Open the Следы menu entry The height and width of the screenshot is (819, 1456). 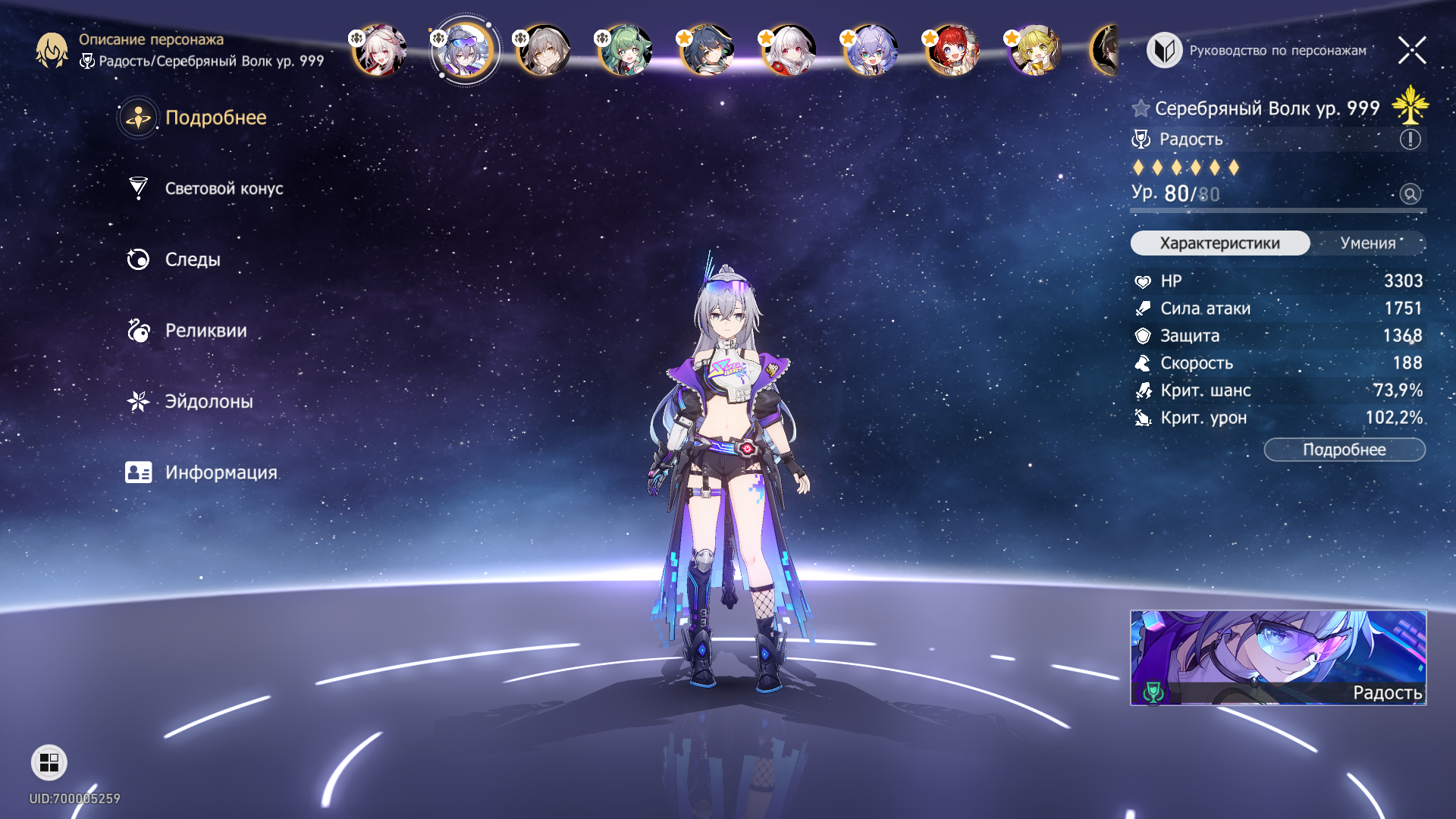click(193, 260)
